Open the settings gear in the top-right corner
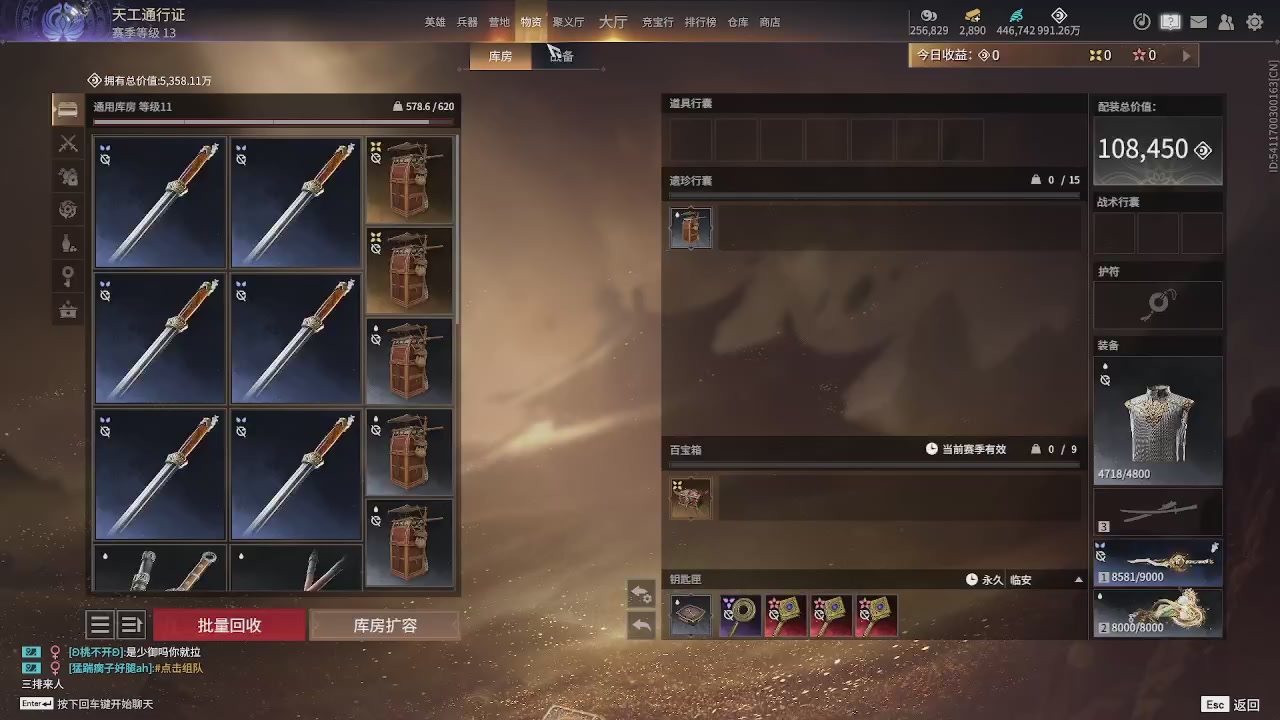 1255,21
